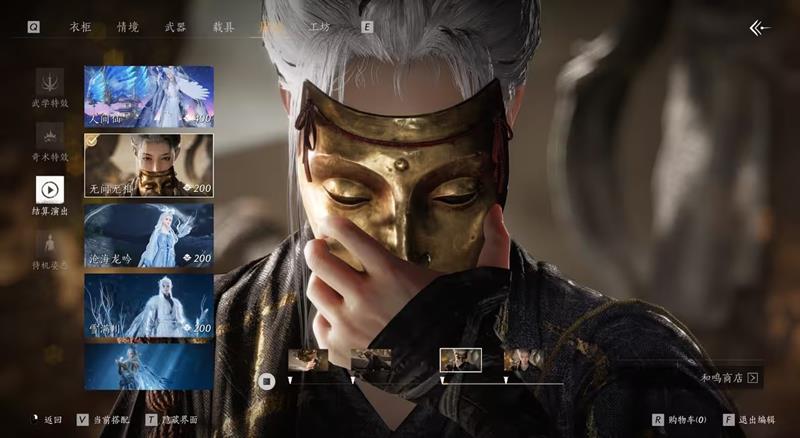Switch to the 衣柜 wardrobe tab
The image size is (800, 438).
click(x=80, y=27)
